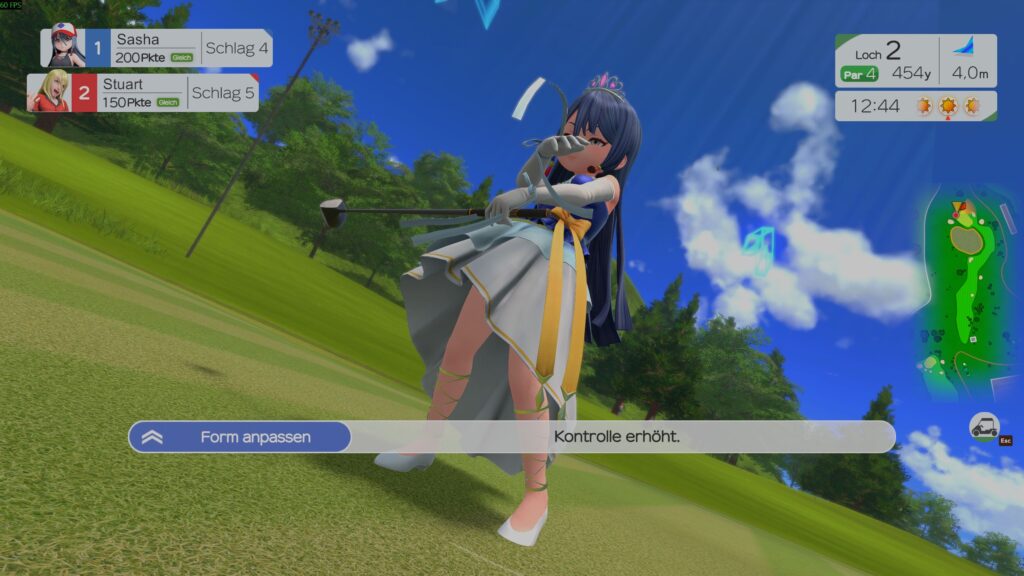1024x576 pixels.
Task: Click the golf cart icon
Action: [983, 427]
